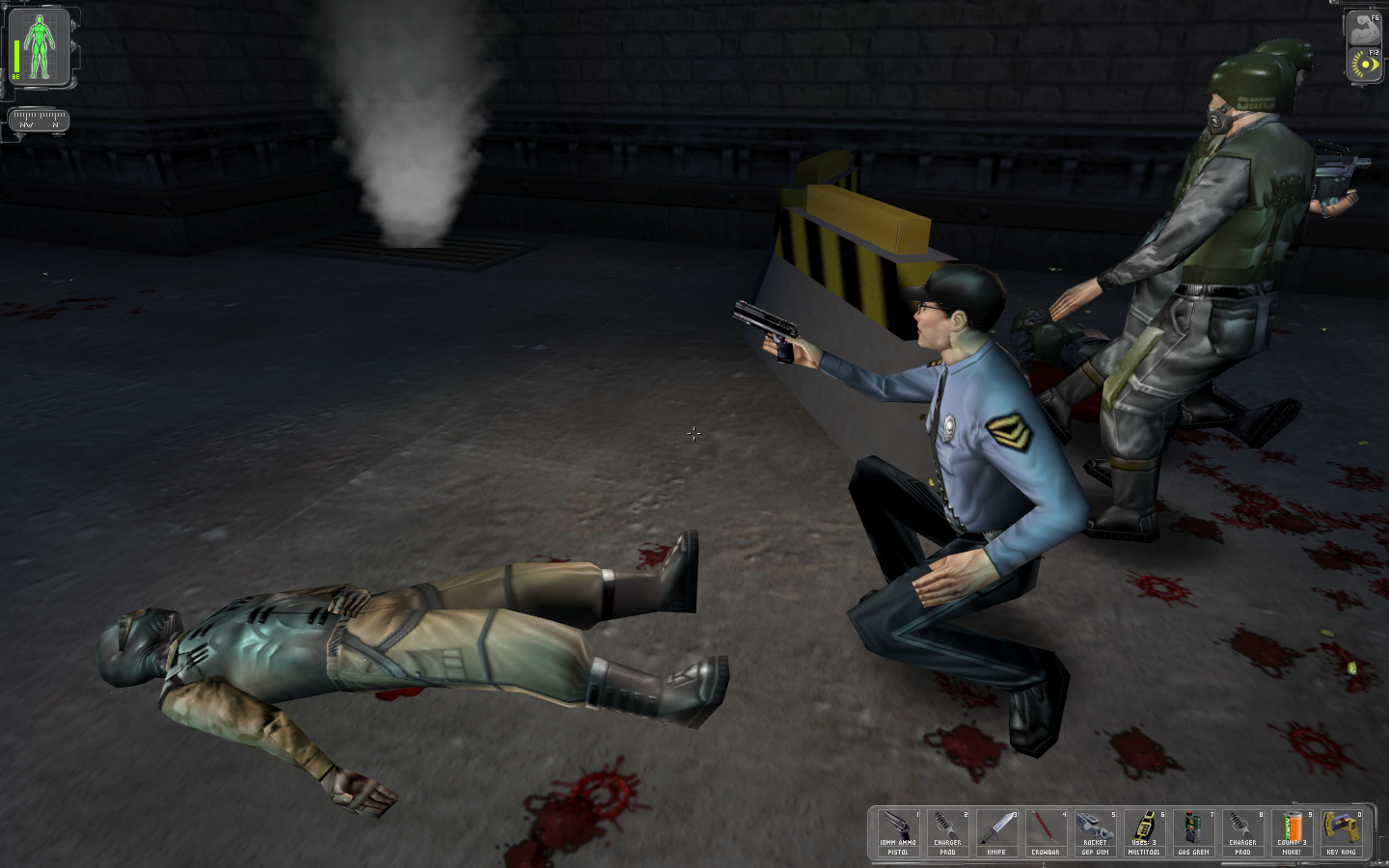Screen dimensions: 1389x868
Task: Equip the Knife from the belt
Action: click(x=996, y=832)
